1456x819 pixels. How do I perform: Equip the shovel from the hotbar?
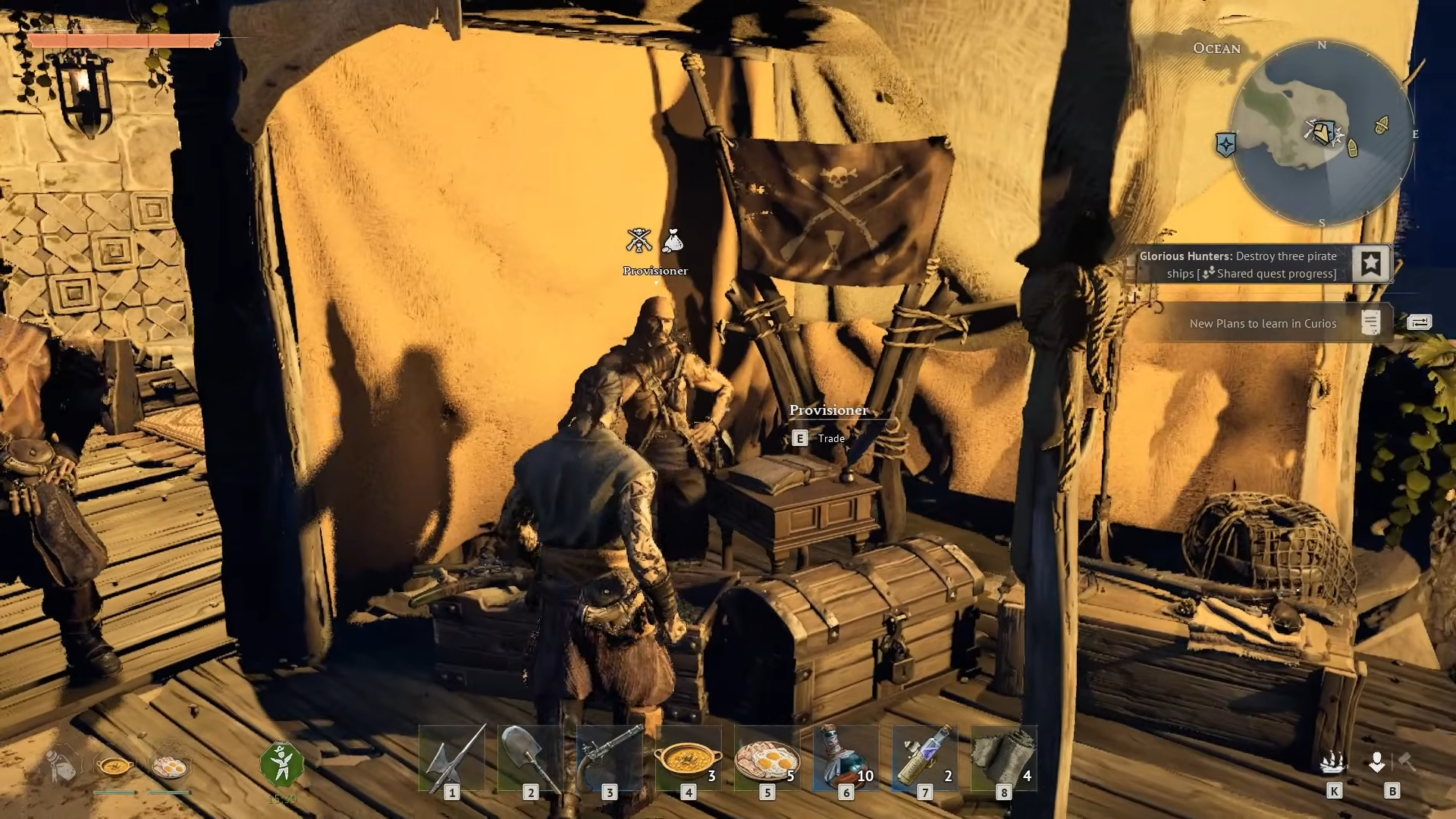coord(530,758)
